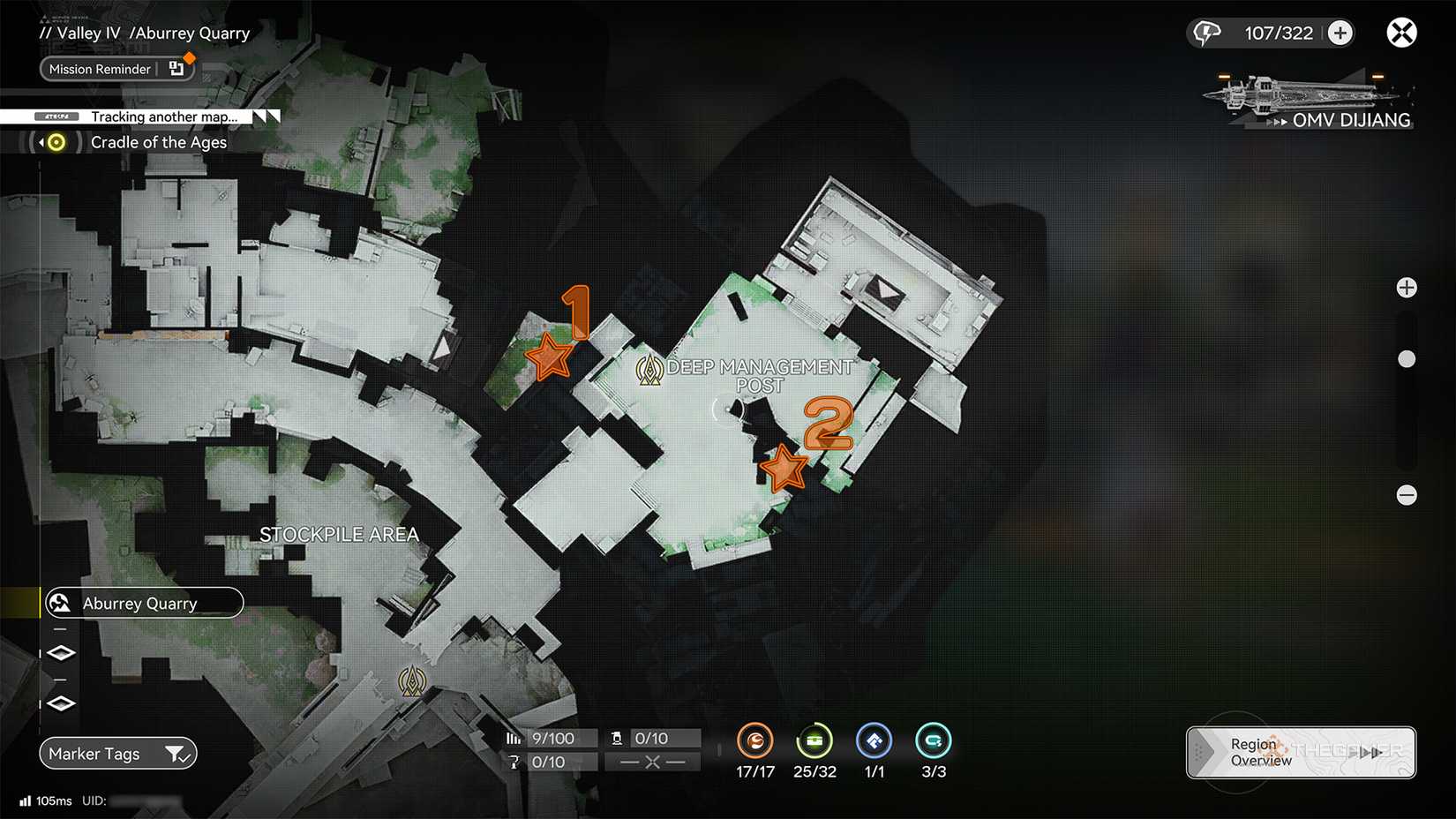Click the teal collectible counter showing 3/3

933,742
